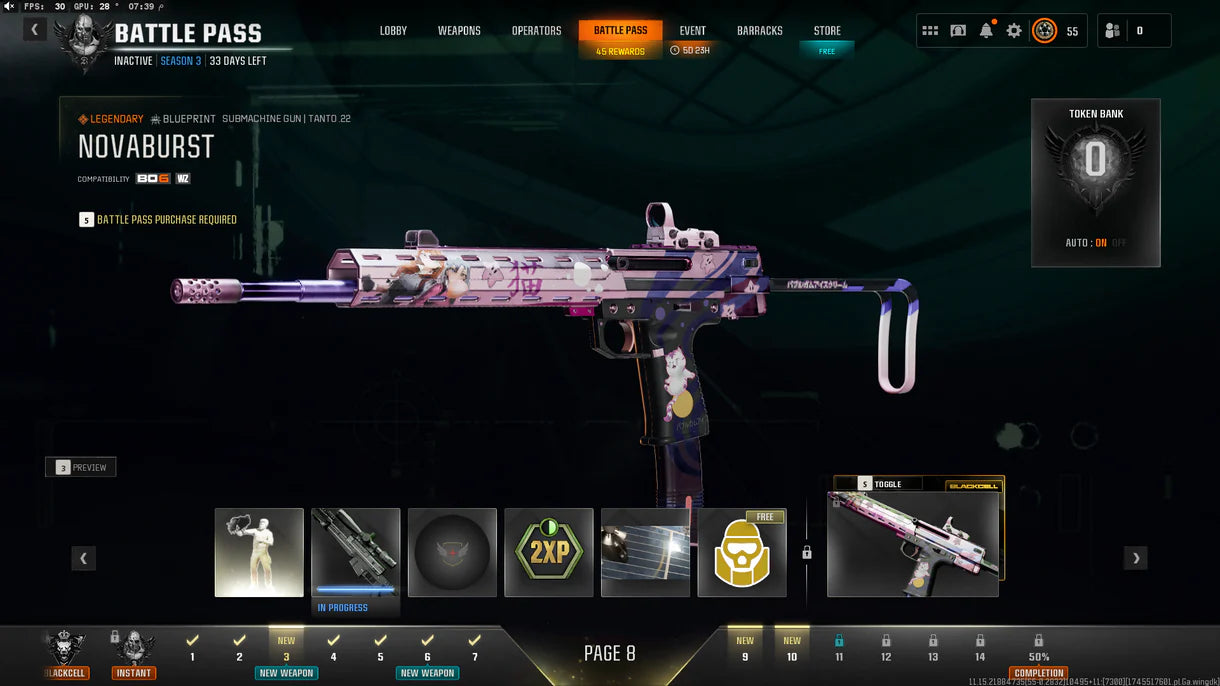
Task: Choose the 2XP token reward
Action: click(x=549, y=552)
